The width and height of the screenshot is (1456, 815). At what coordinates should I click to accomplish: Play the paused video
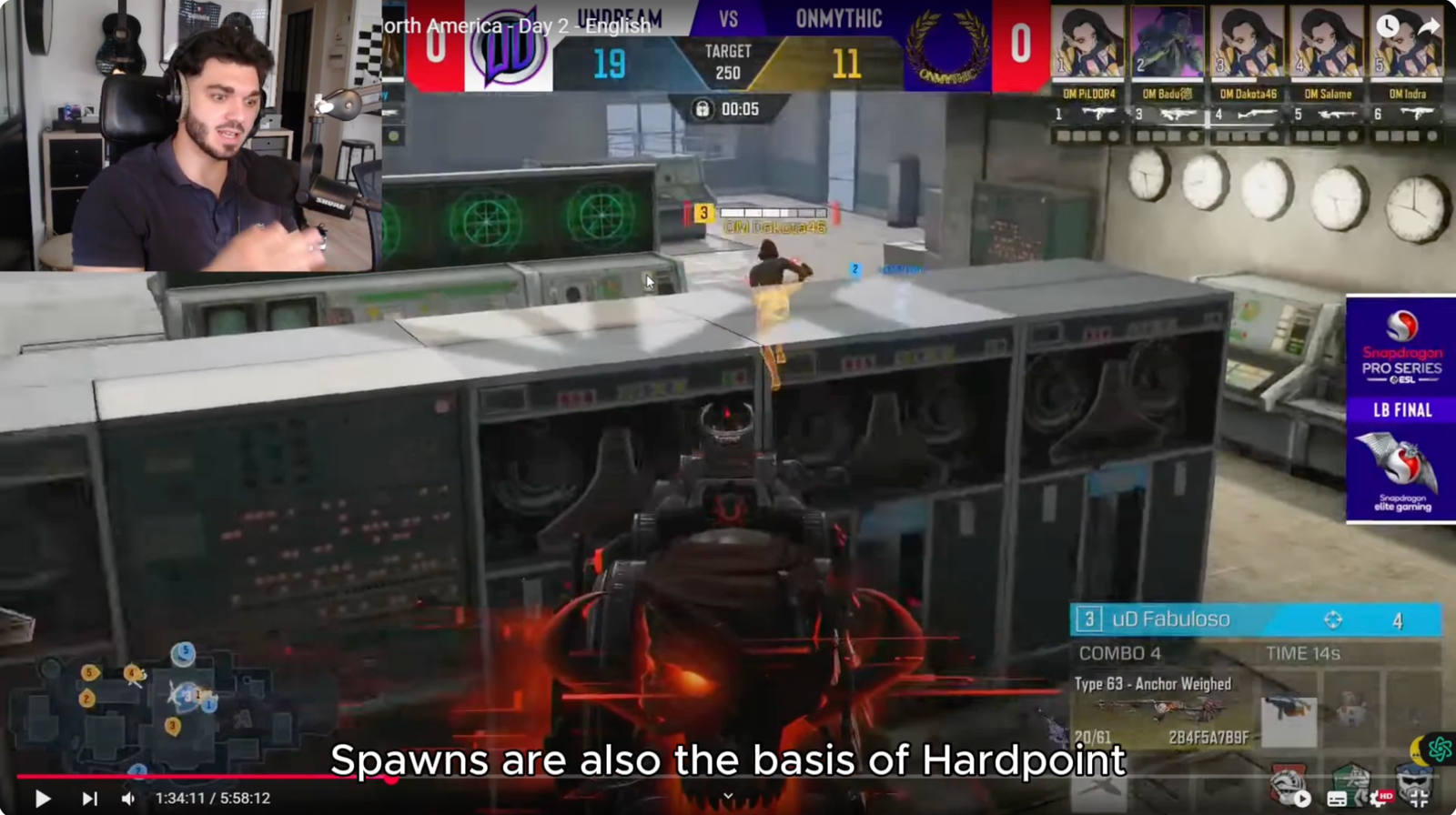click(42, 799)
